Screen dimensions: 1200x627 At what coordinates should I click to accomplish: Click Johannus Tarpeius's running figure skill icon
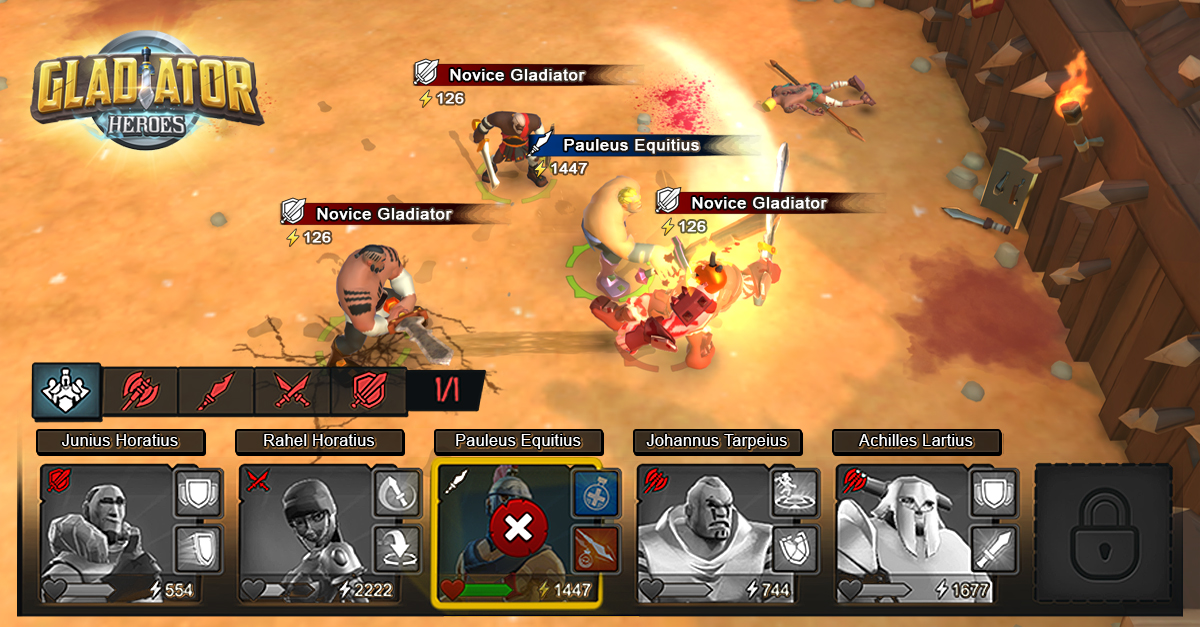click(794, 493)
